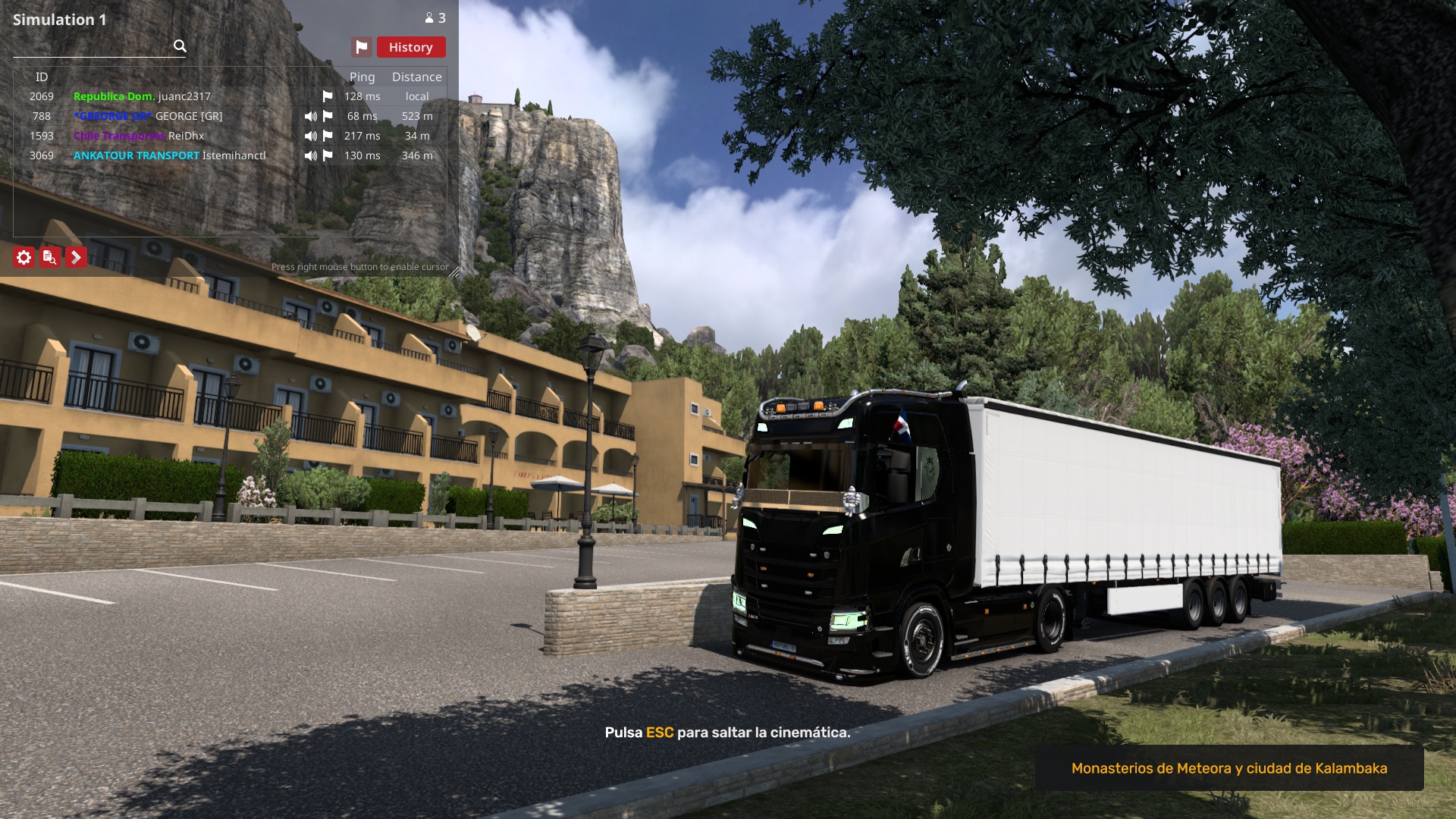
Task: Select player row ReiDhx
Action: [187, 136]
